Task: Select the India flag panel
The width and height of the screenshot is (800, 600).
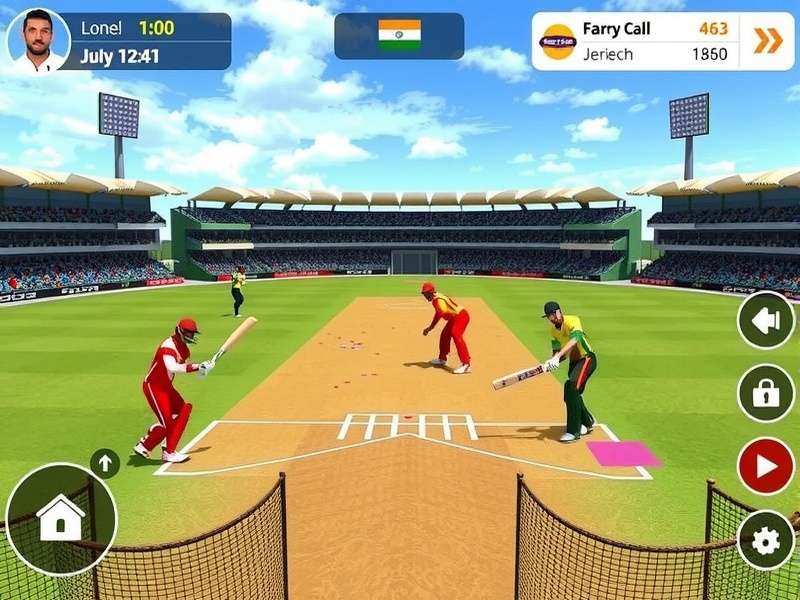Action: click(399, 36)
